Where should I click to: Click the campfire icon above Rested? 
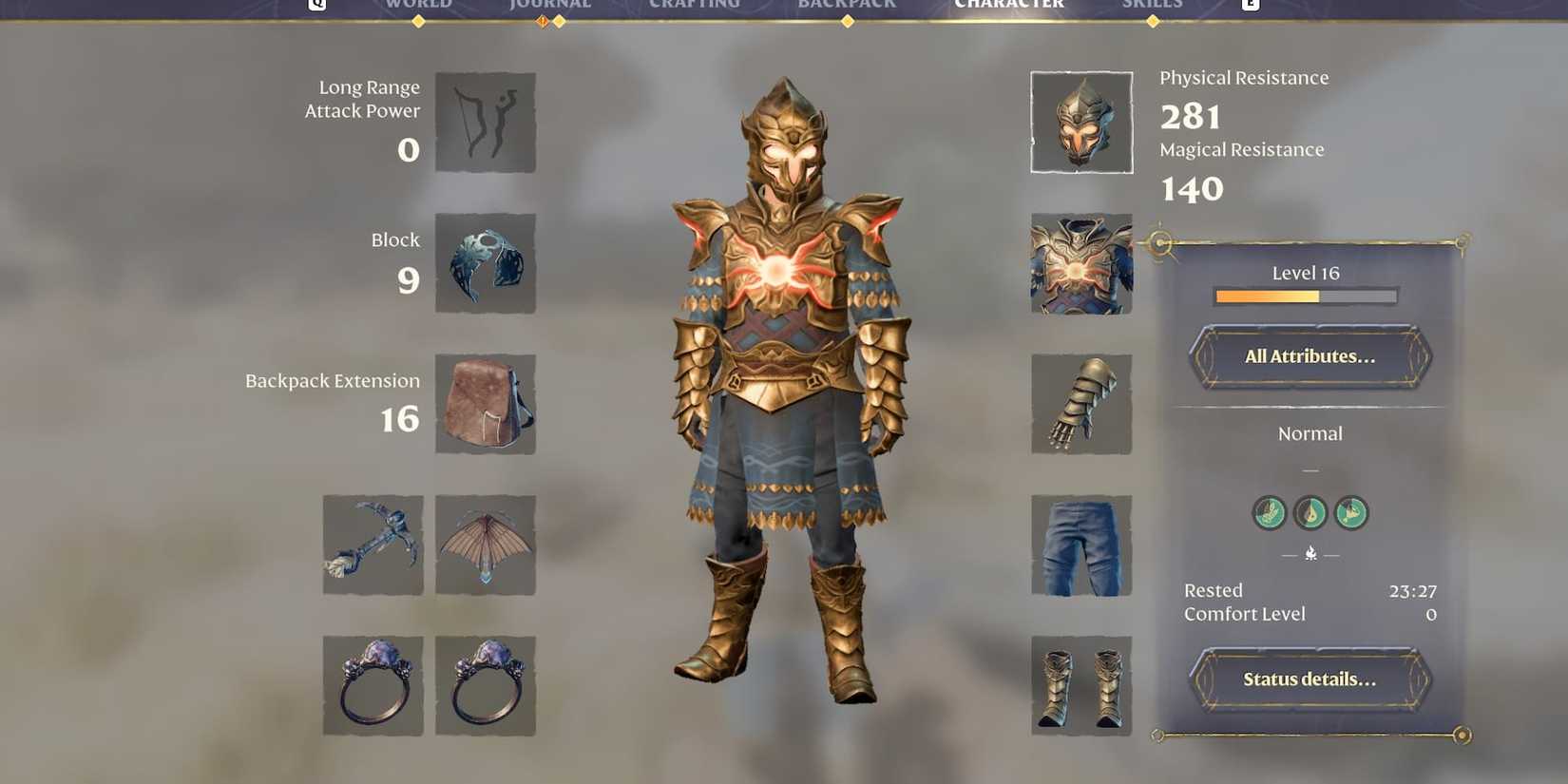1310,553
